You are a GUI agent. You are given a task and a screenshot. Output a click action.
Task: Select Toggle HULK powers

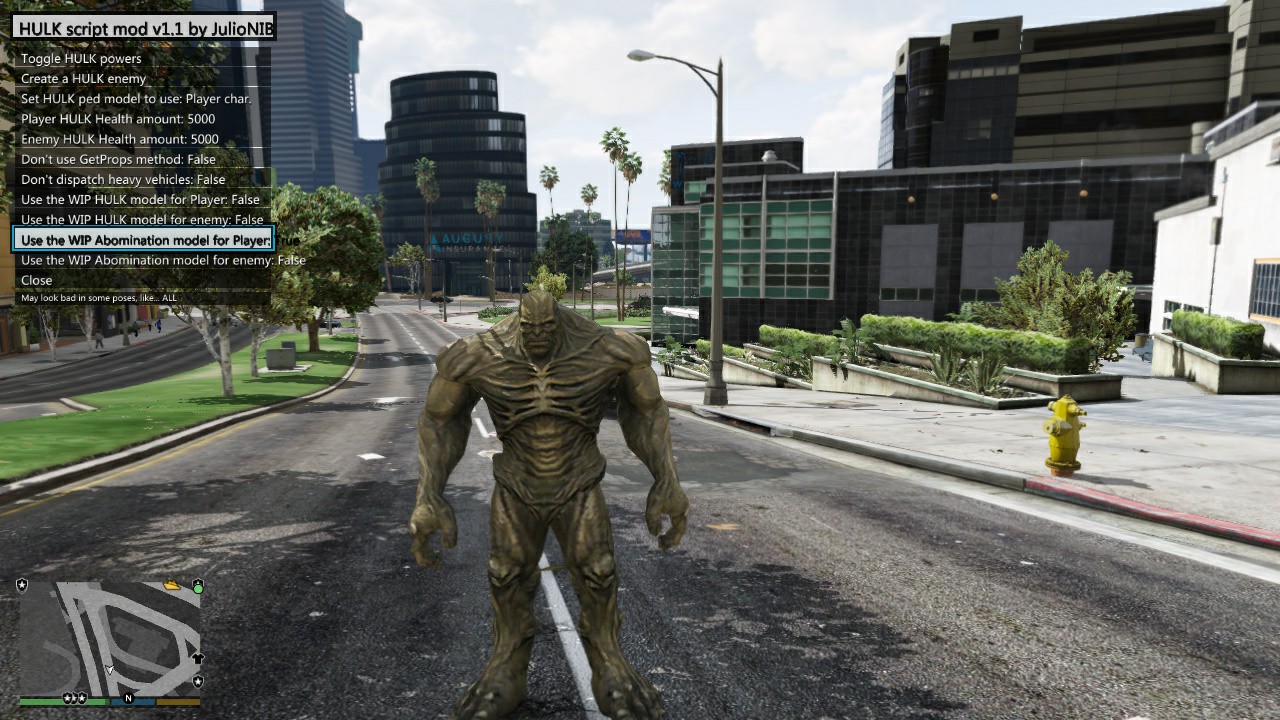[82, 59]
